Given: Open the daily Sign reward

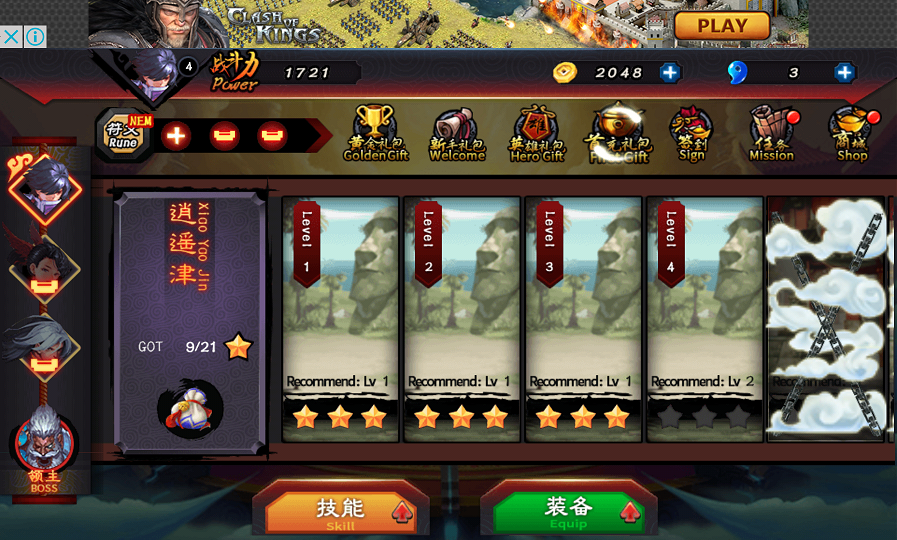Looking at the screenshot, I should pyautogui.click(x=691, y=135).
